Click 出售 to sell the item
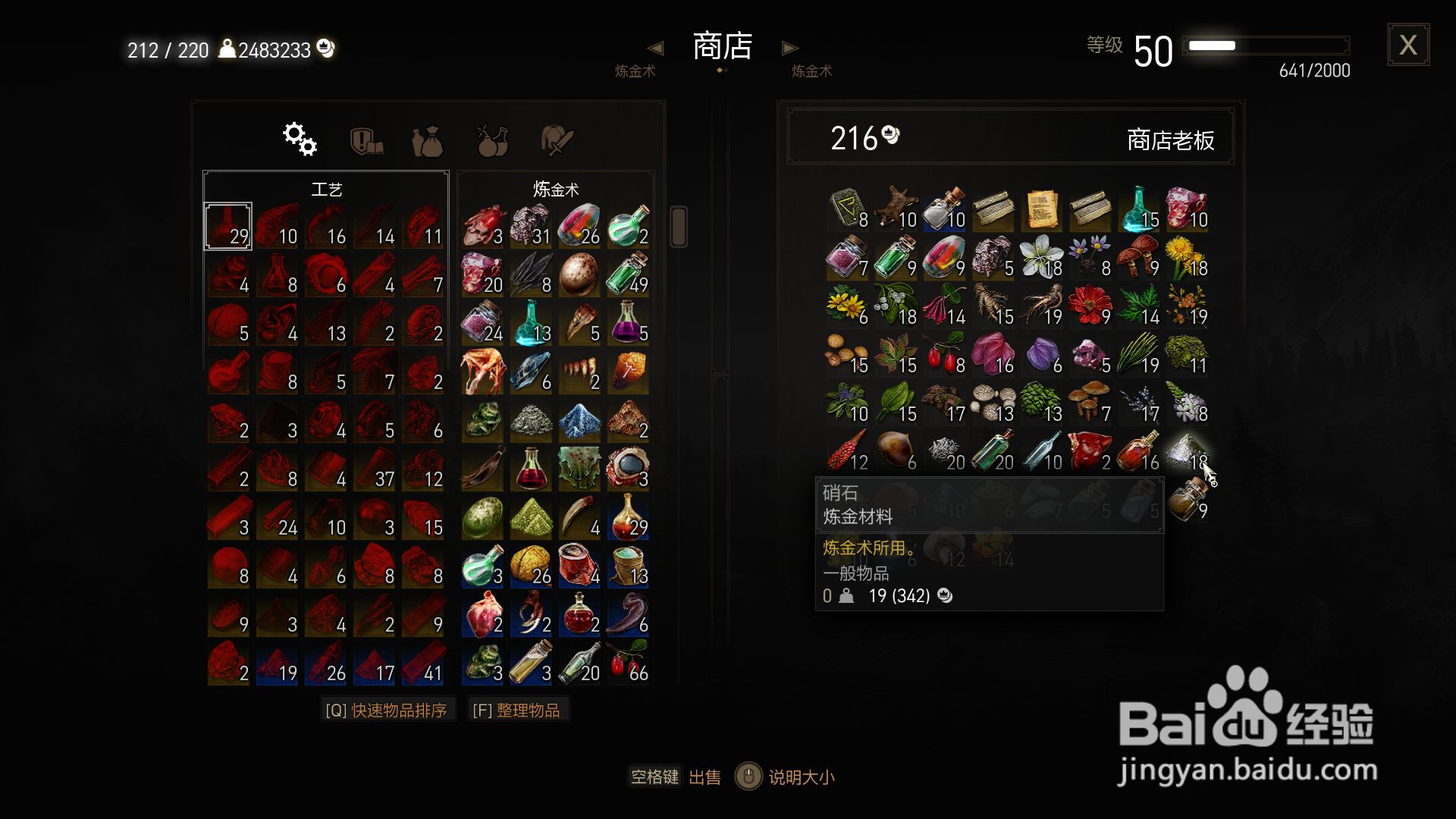This screenshot has width=1456, height=819. tap(704, 777)
